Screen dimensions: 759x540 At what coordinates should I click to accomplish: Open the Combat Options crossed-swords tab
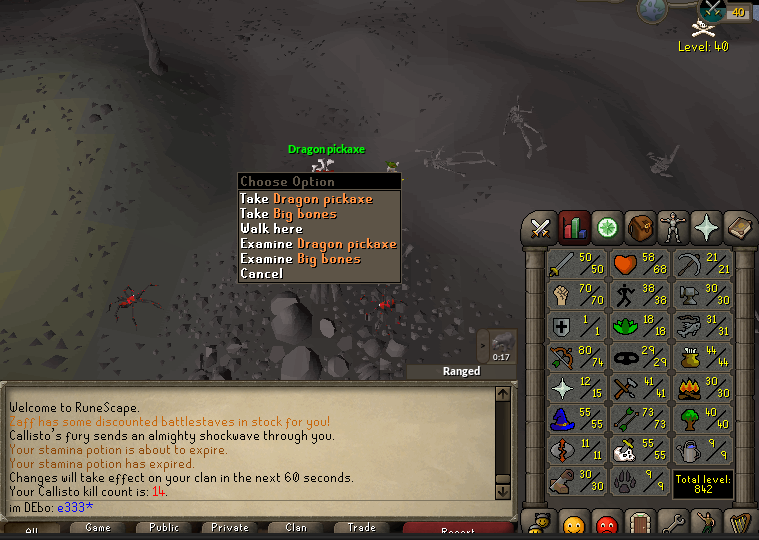point(541,228)
